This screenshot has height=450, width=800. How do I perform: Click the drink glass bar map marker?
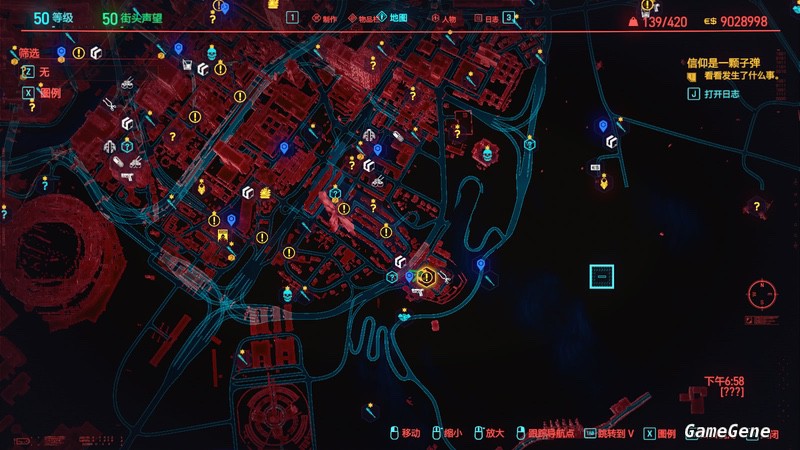186,65
